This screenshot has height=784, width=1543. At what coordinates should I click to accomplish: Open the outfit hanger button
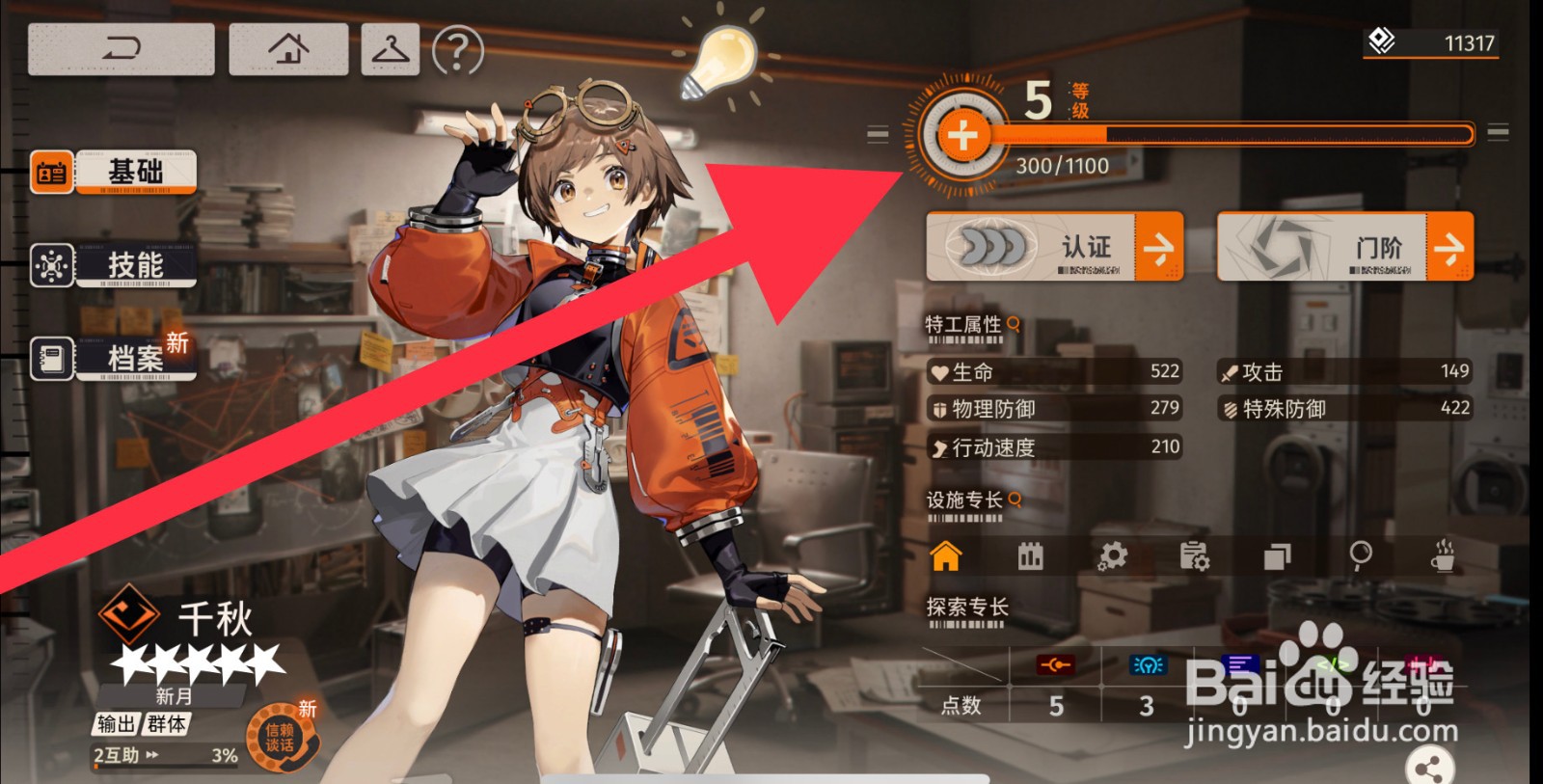click(391, 48)
